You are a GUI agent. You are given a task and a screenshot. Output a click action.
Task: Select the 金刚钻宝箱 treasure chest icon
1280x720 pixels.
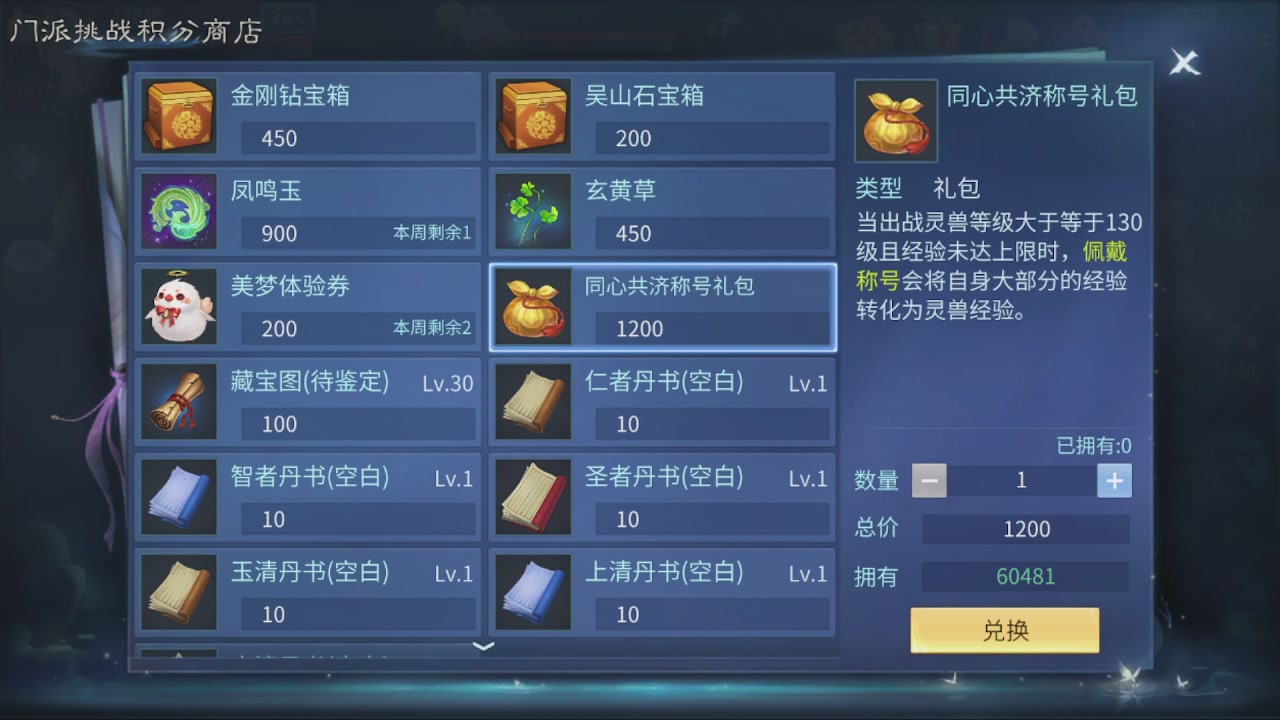[178, 116]
